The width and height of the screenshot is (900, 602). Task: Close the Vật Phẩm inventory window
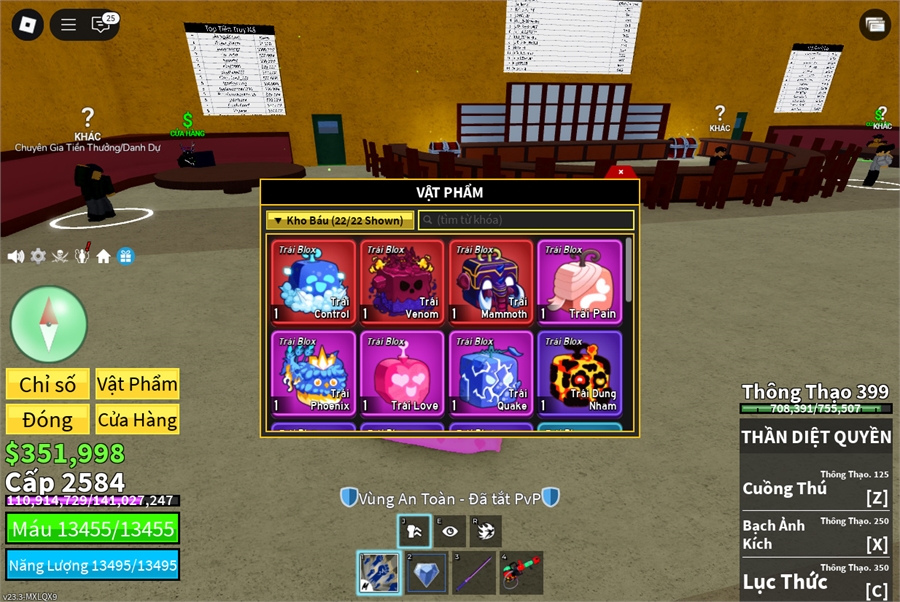pos(621,172)
